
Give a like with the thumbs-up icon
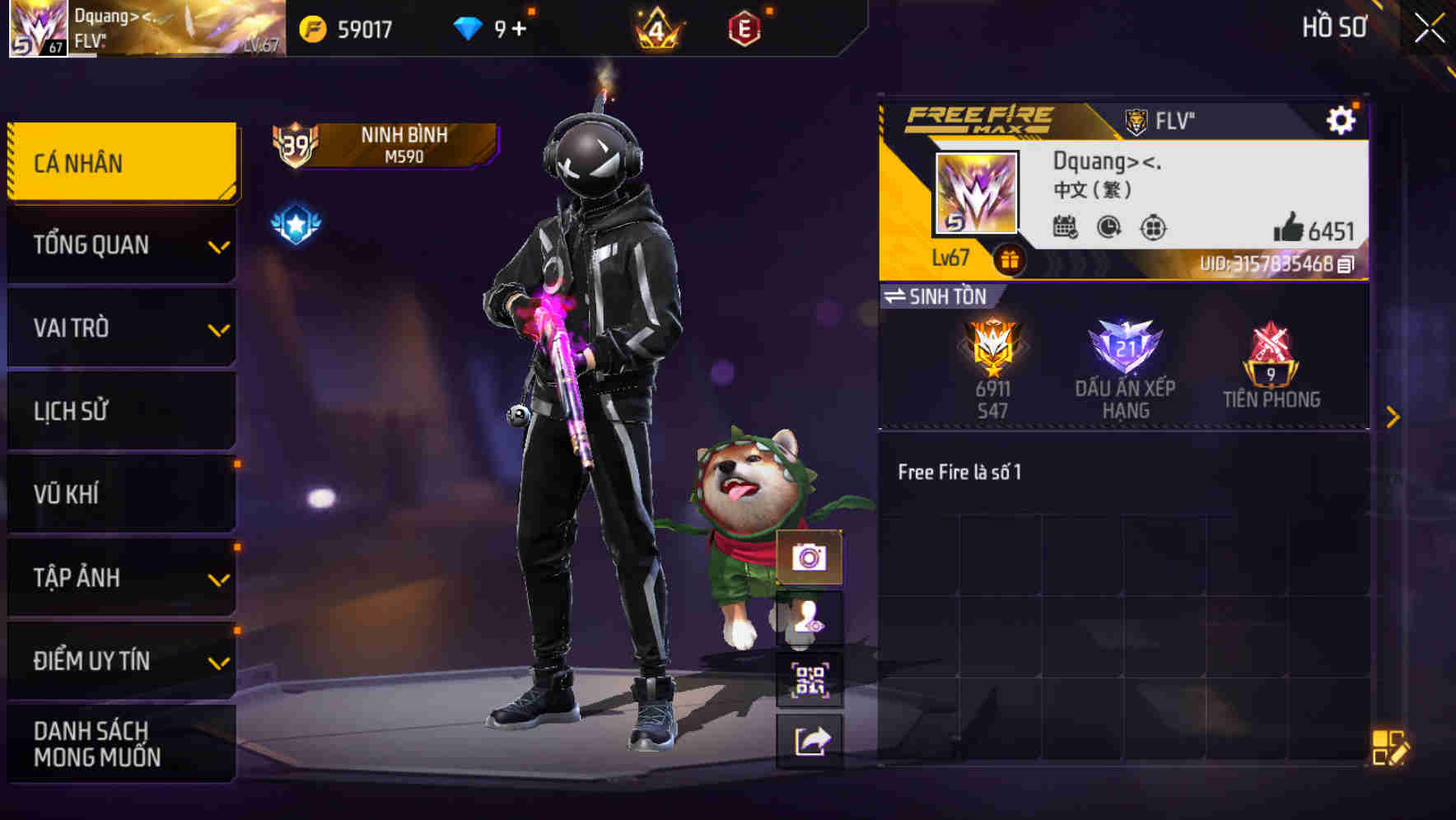(x=1290, y=226)
